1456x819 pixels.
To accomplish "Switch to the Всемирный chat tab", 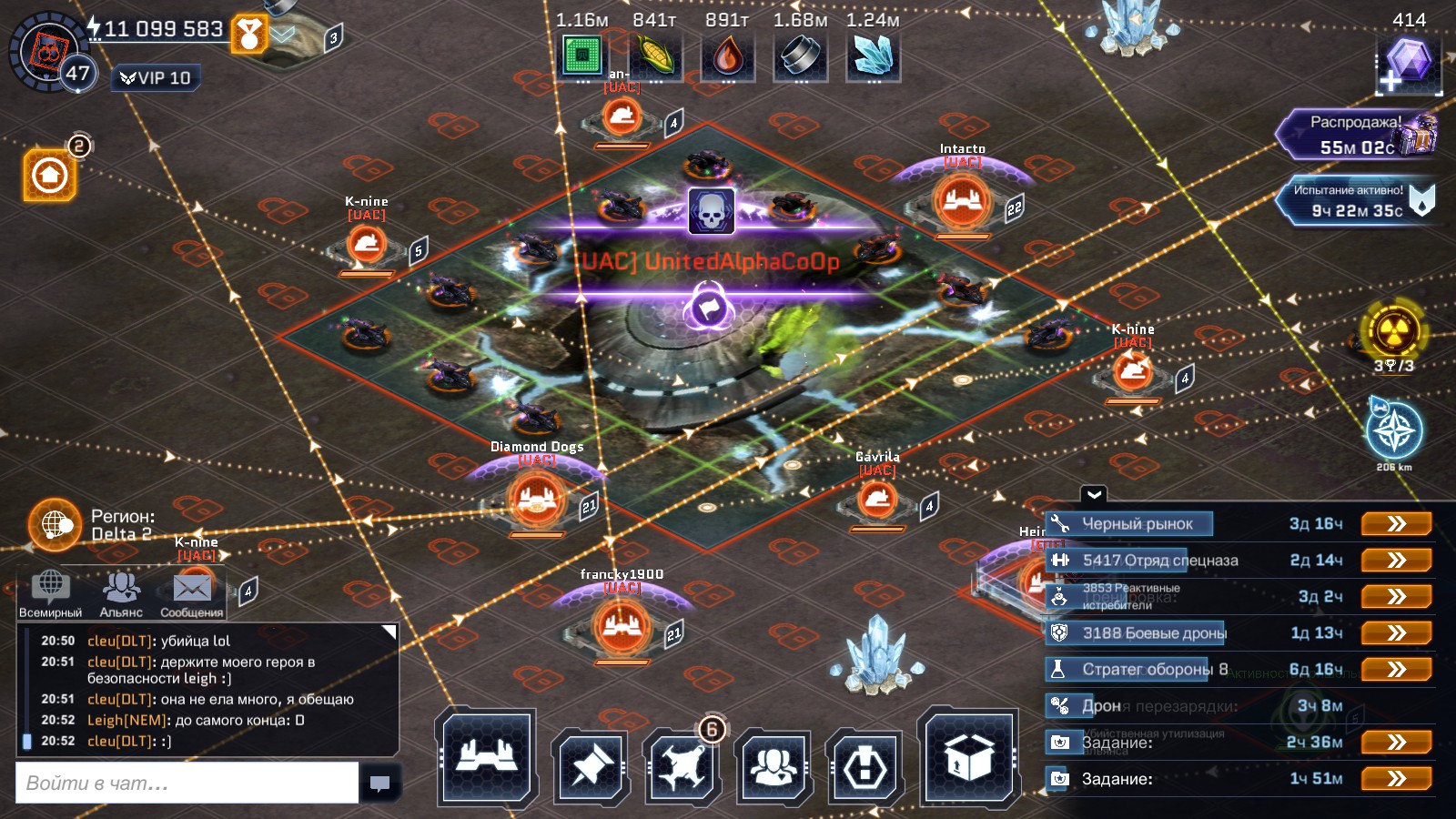I will 51,593.
